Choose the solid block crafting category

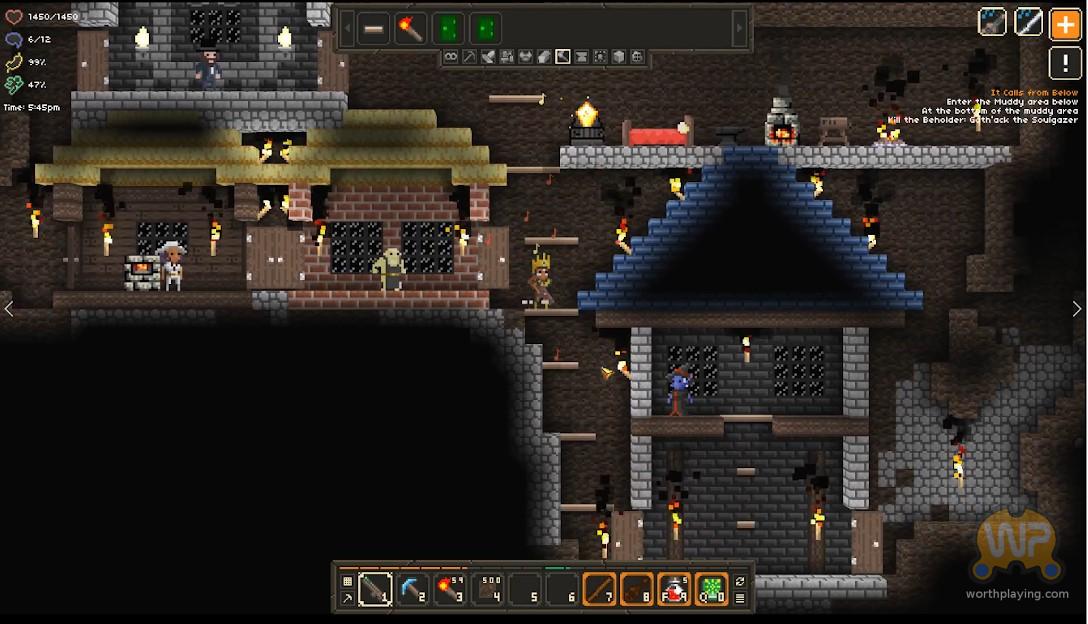[x=619, y=57]
